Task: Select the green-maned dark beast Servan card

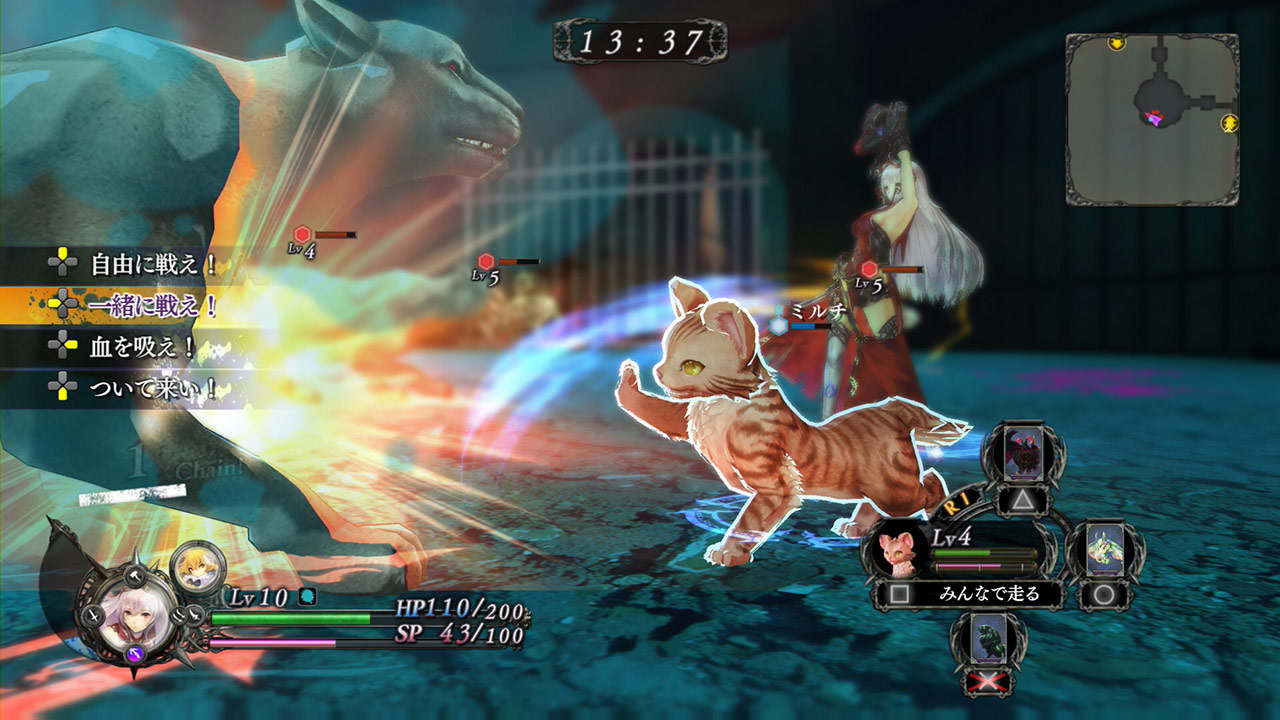Action: (988, 640)
